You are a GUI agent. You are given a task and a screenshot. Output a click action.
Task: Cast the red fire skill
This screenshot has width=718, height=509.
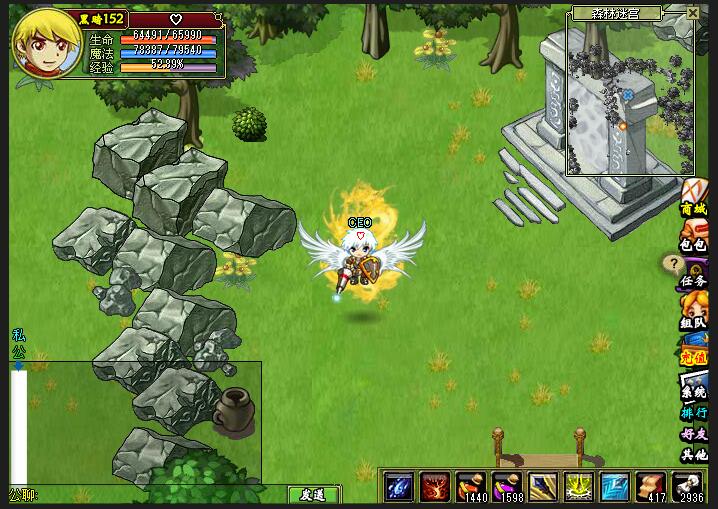pyautogui.click(x=435, y=487)
